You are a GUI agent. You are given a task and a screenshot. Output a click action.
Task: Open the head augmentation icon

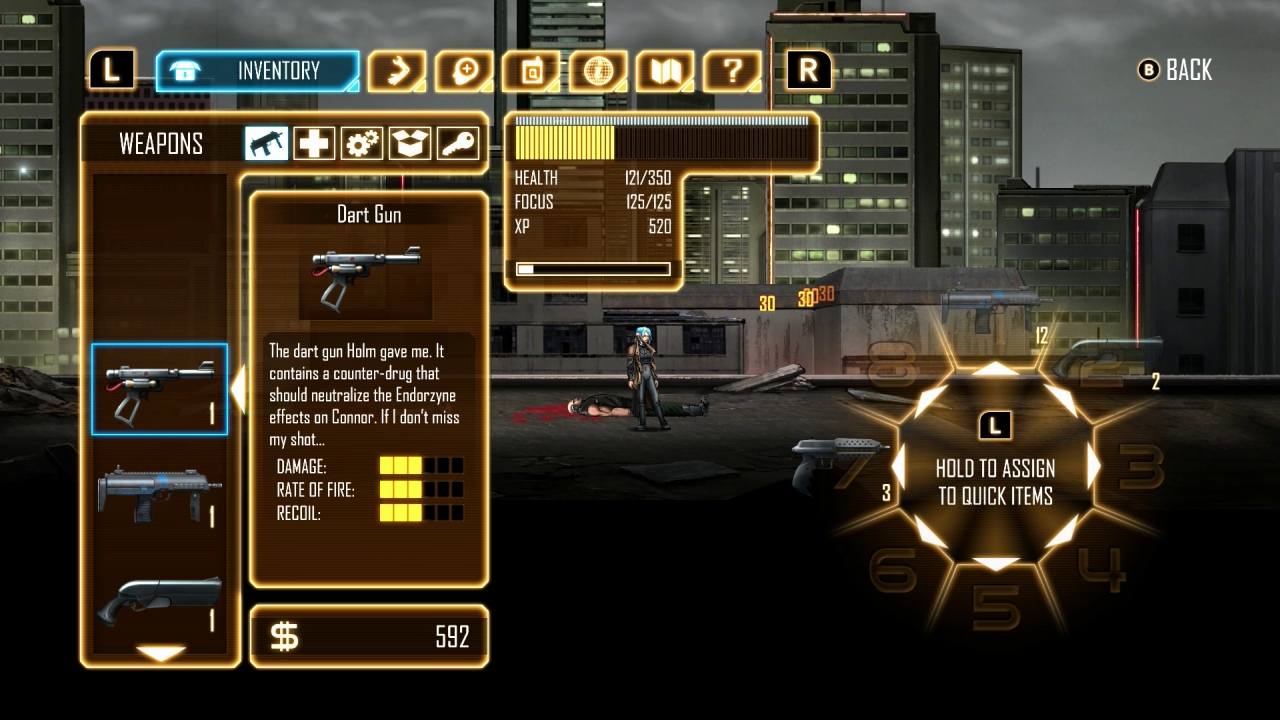462,70
